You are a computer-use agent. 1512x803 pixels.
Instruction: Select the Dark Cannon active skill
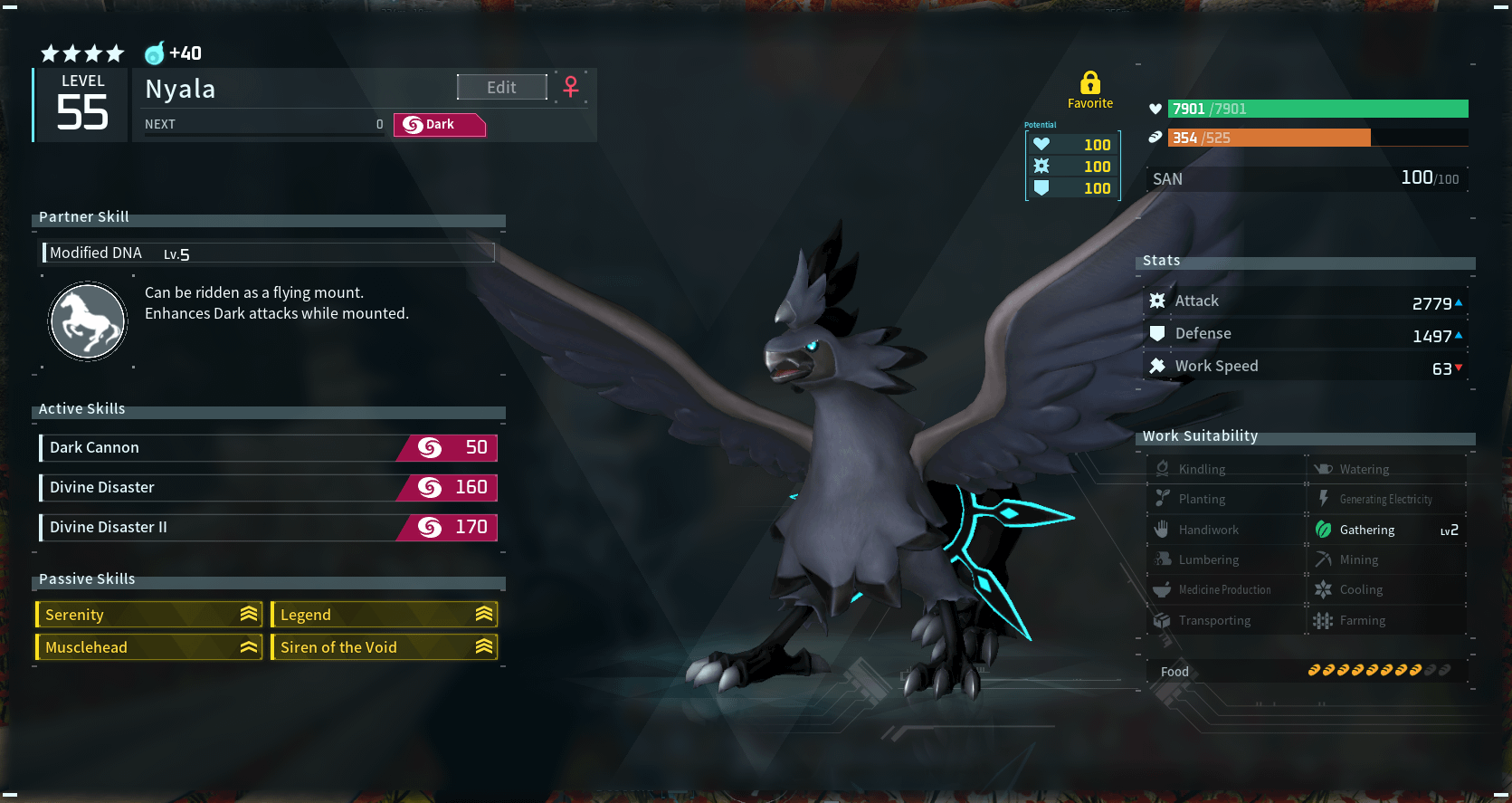[x=268, y=447]
